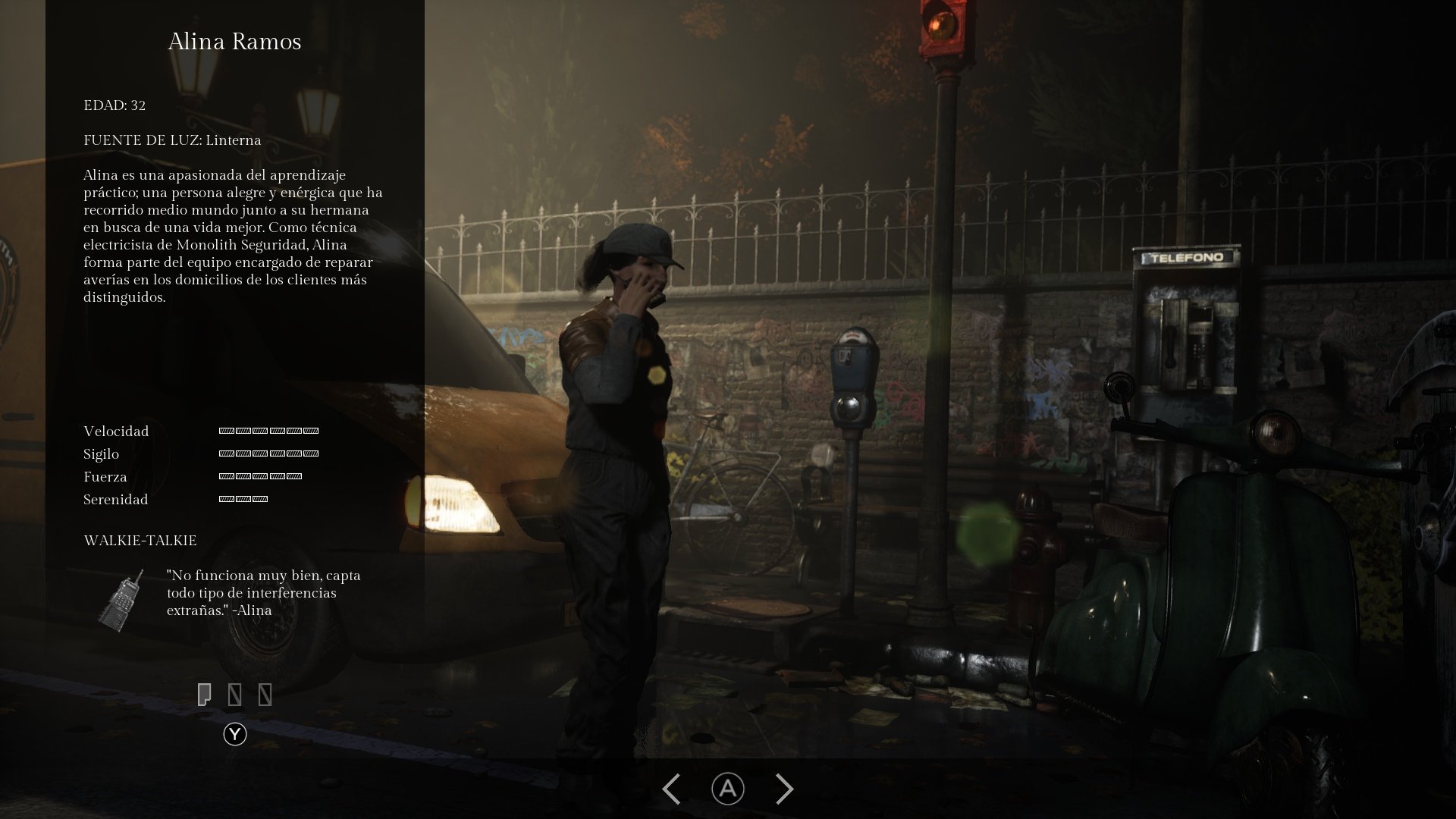Click the WALKIE-TALKIE section heading
Viewport: 1456px width, 819px height.
140,540
